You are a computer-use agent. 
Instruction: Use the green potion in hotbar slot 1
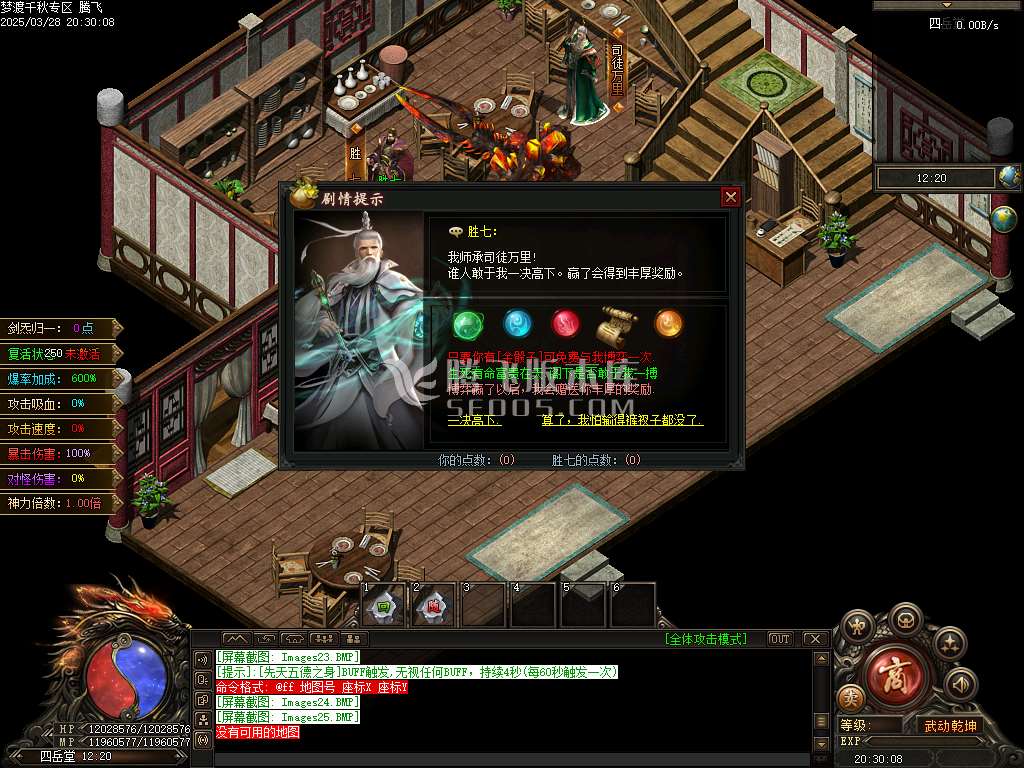pyautogui.click(x=383, y=606)
